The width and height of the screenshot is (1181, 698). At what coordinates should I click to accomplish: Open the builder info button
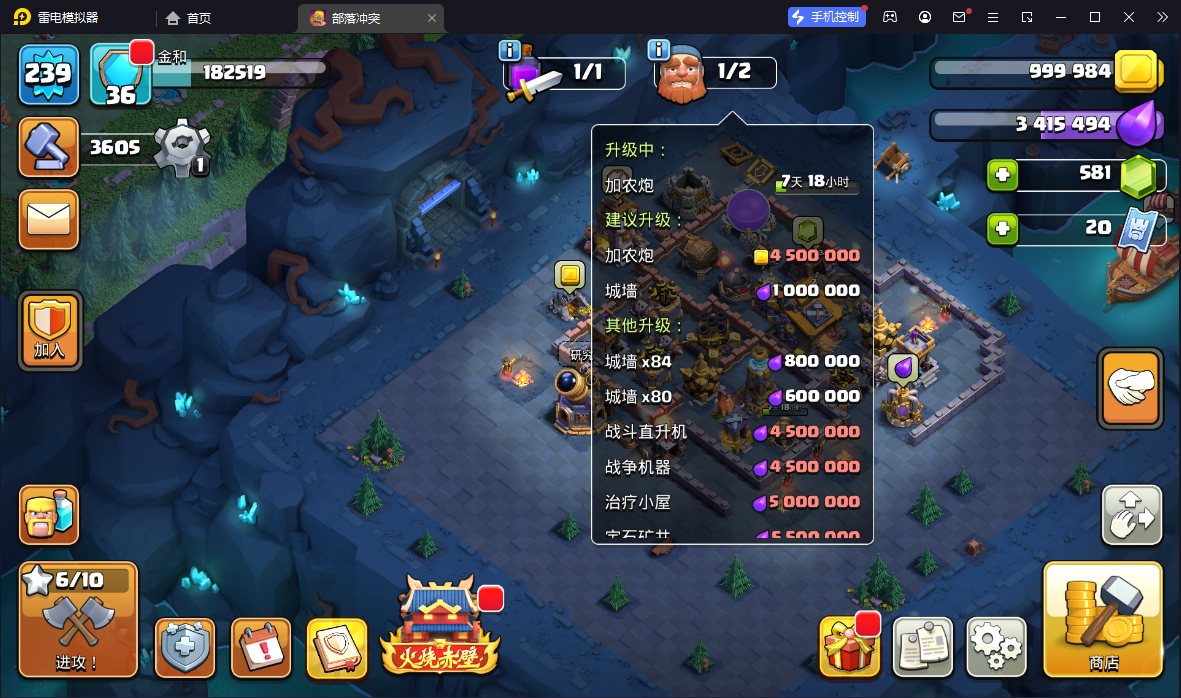[658, 50]
